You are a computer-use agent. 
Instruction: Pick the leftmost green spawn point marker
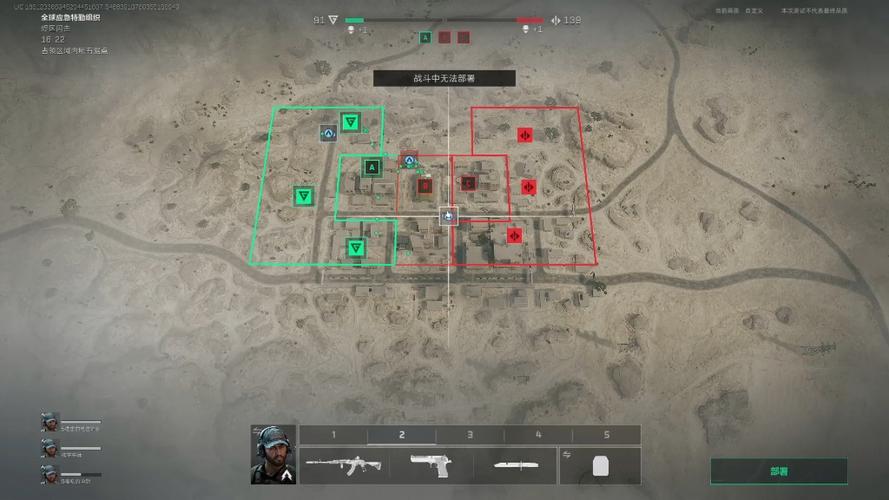click(x=303, y=196)
